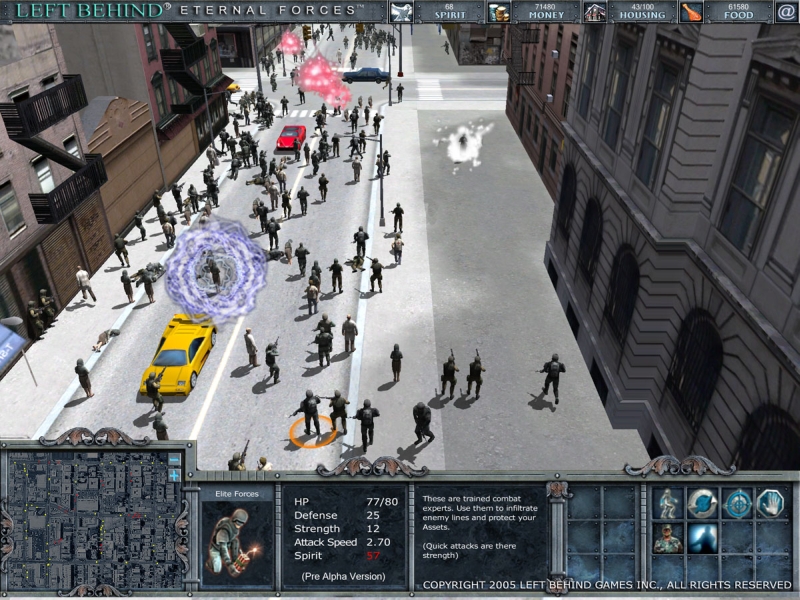Screen dimensions: 800x600
Task: Click the hand stop command
Action: pyautogui.click(x=771, y=503)
